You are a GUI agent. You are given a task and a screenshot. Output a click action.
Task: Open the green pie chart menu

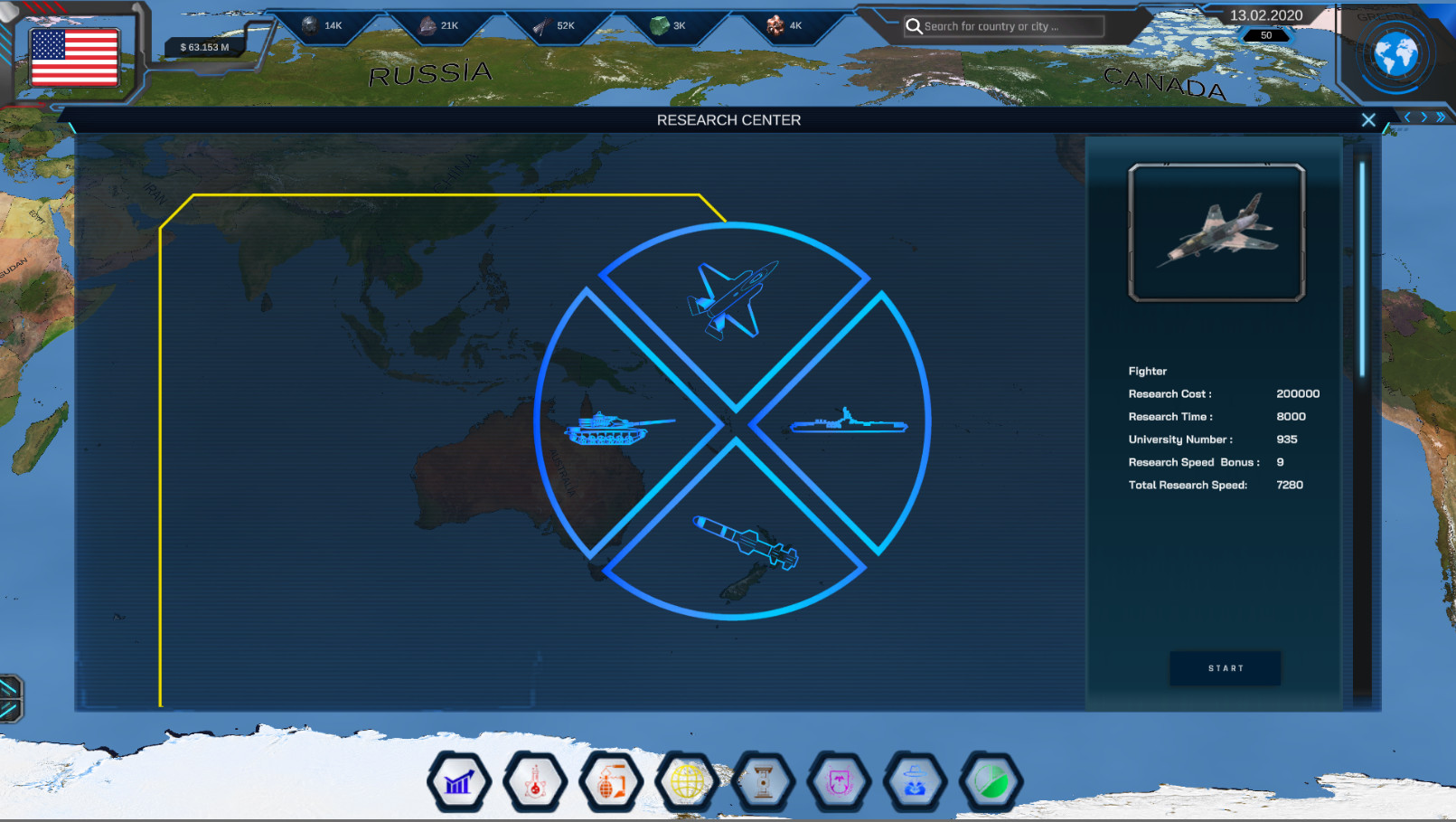pos(991,781)
